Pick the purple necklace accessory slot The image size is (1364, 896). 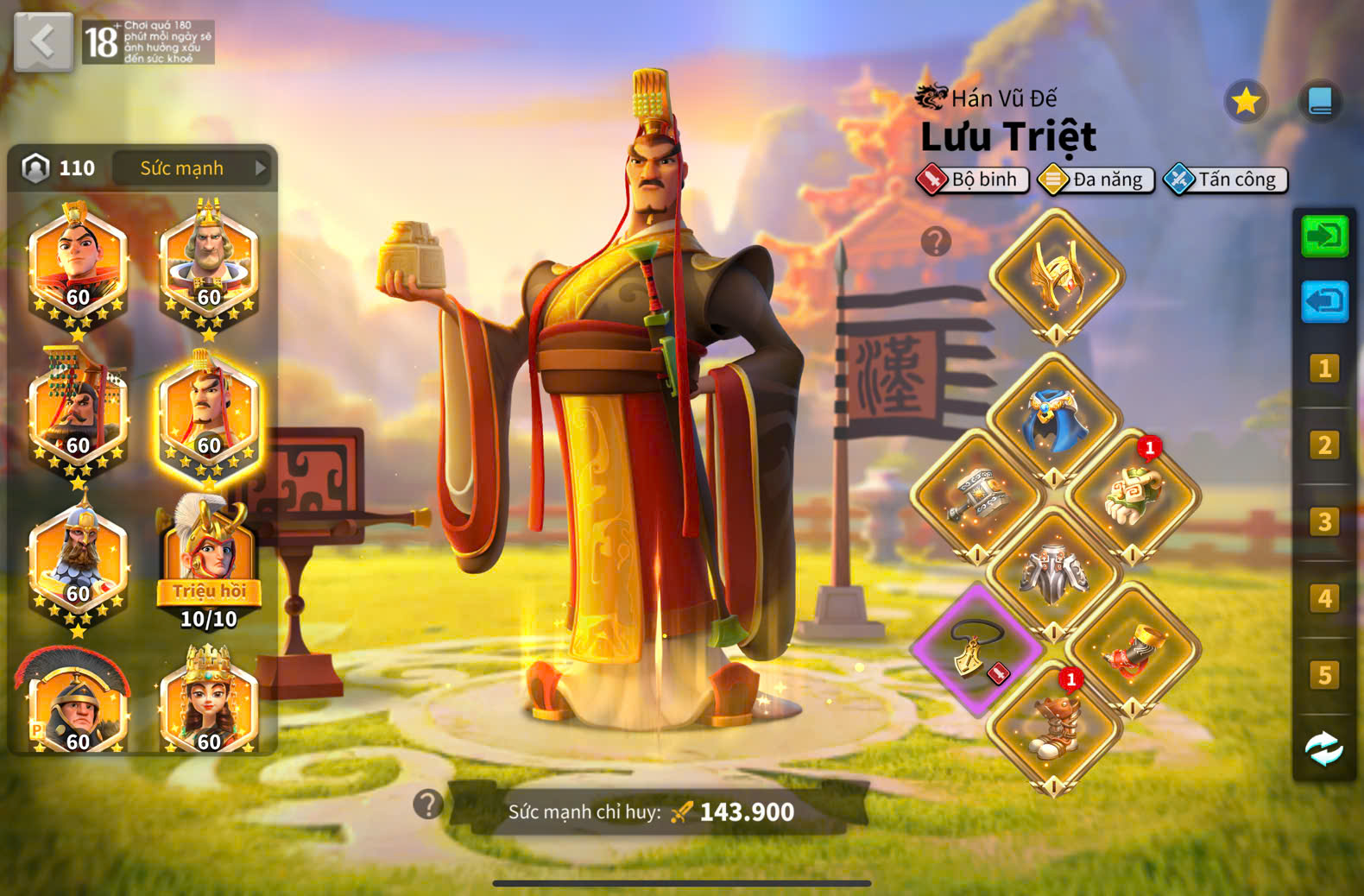(977, 649)
